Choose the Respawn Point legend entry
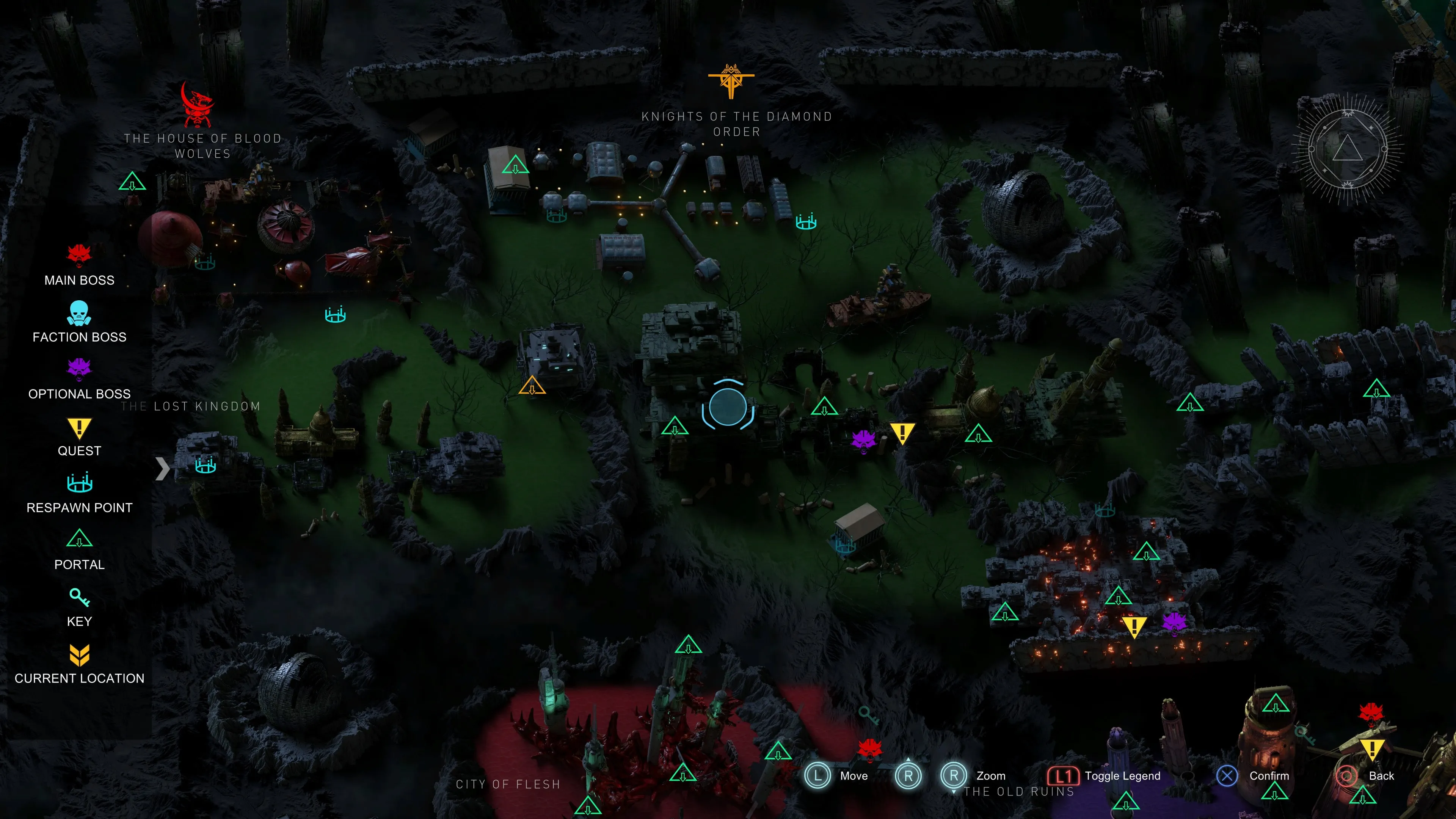The height and width of the screenshot is (819, 1456). [79, 492]
